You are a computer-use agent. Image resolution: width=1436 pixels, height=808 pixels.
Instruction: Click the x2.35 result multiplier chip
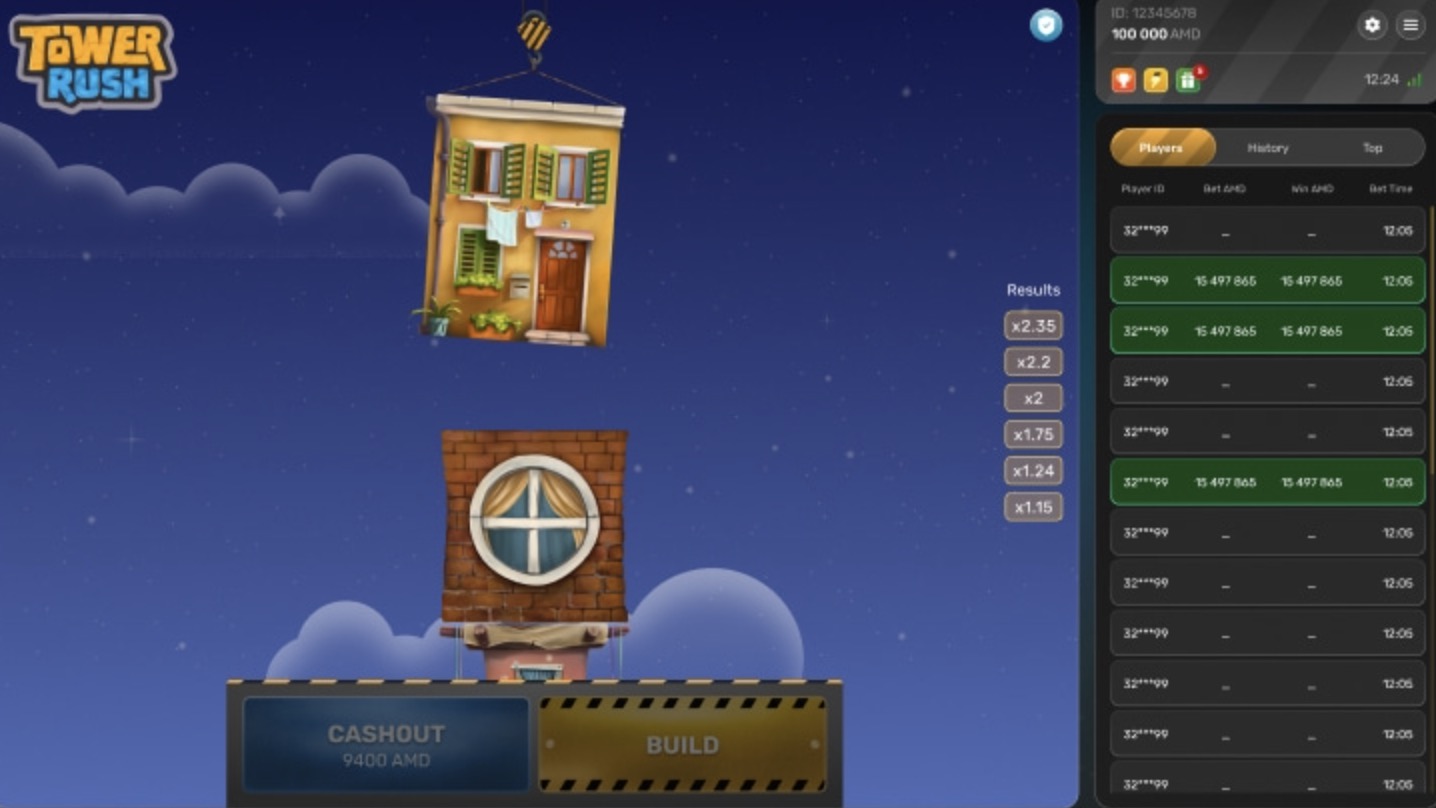1034,325
